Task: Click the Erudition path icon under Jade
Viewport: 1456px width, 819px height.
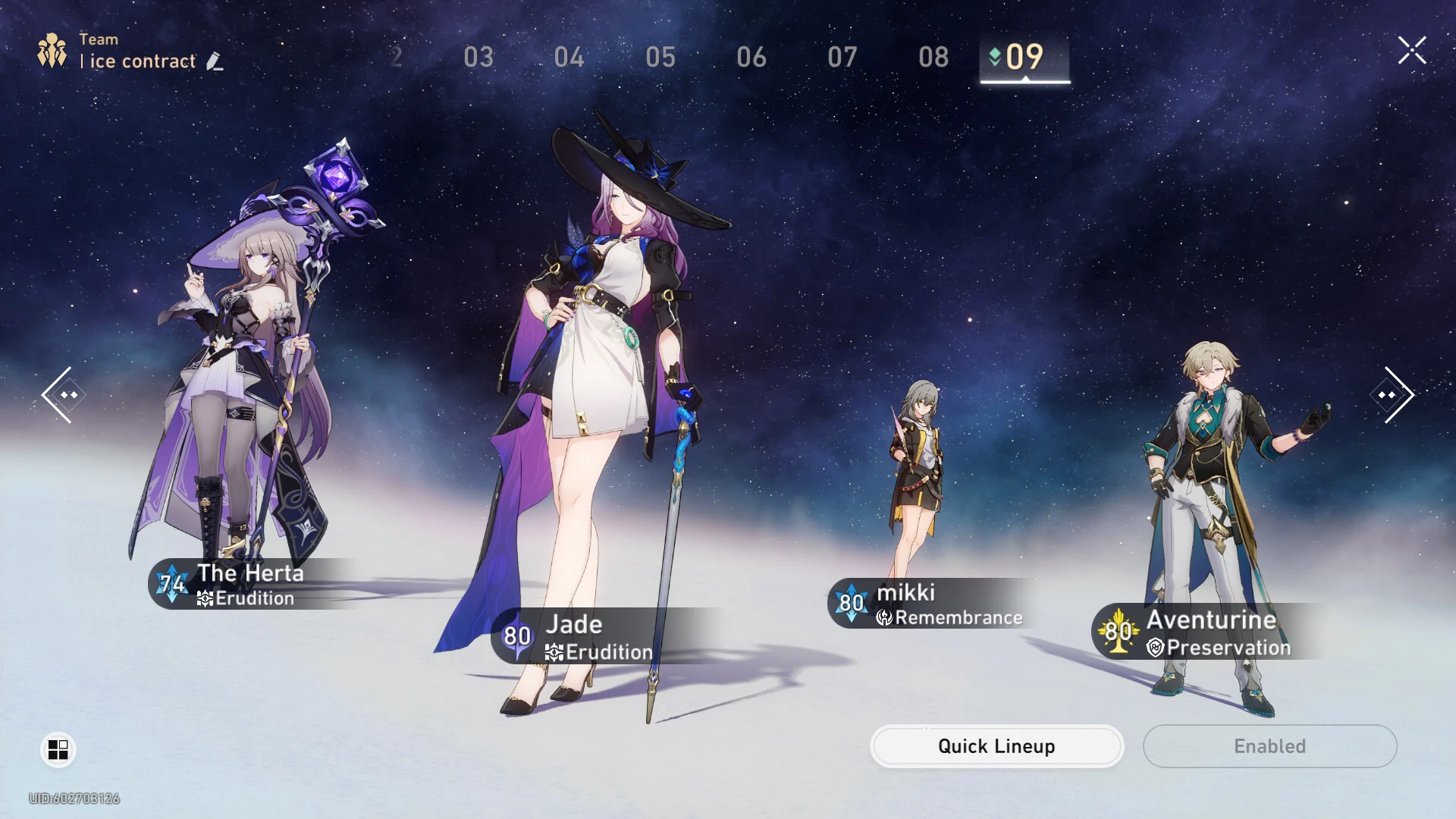Action: click(x=554, y=652)
